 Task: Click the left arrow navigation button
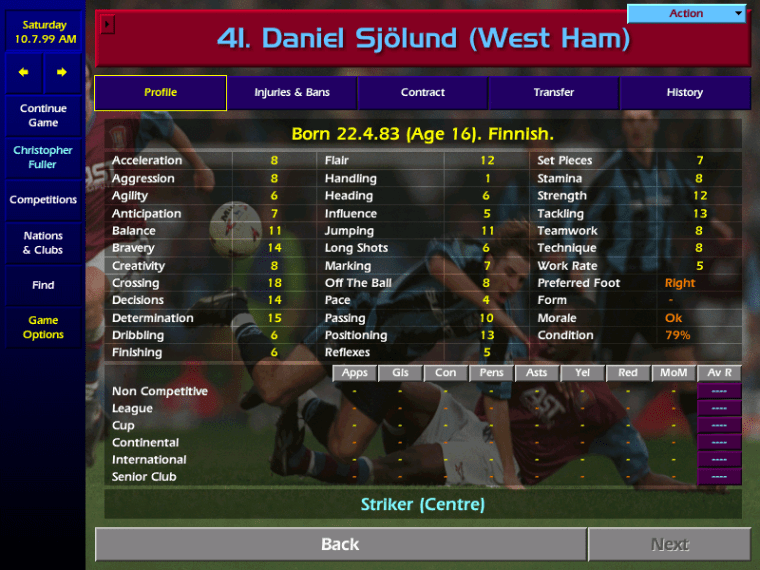pos(24,72)
